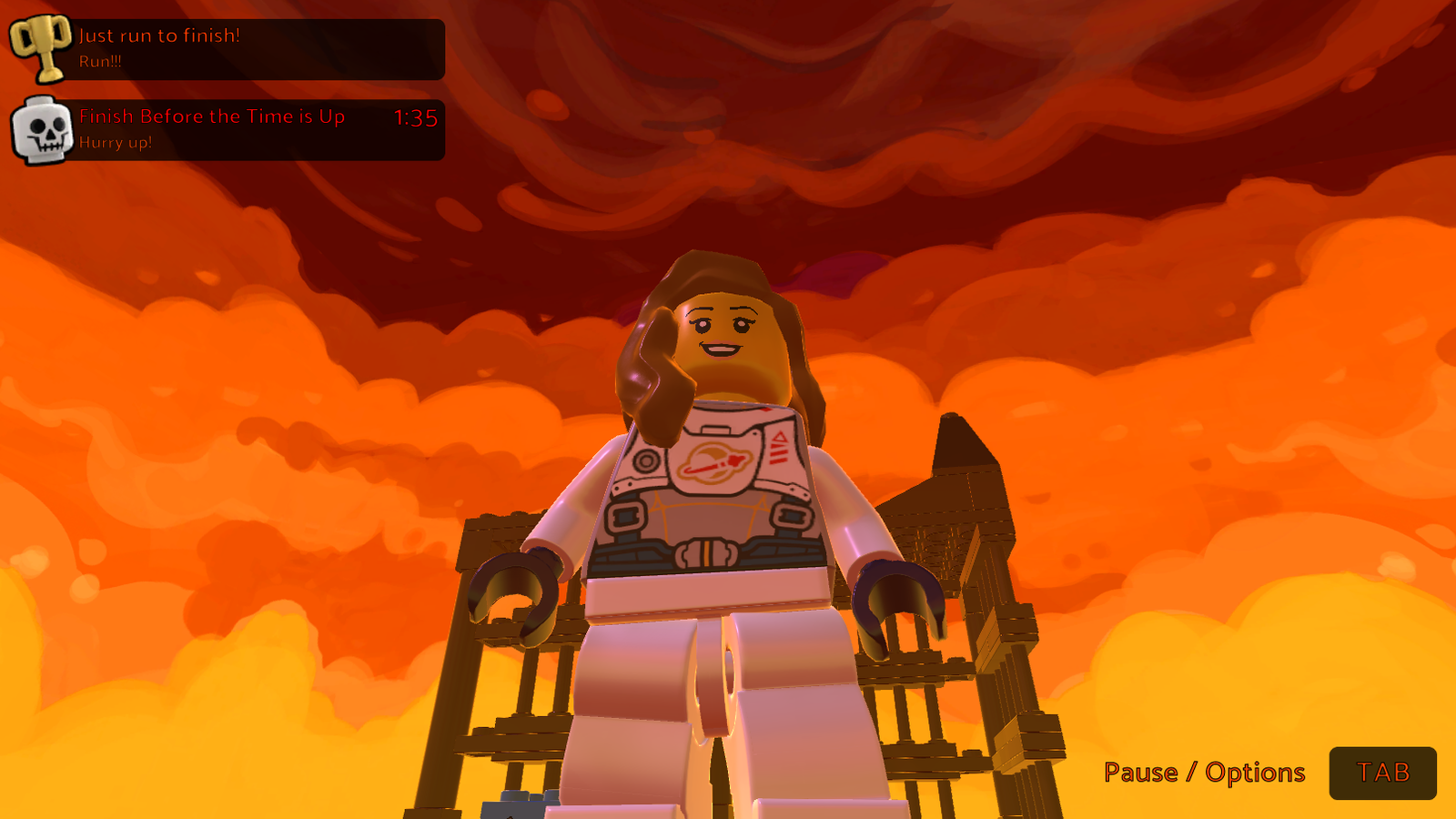
Task: Click the TAB key badge
Action: 1385,773
